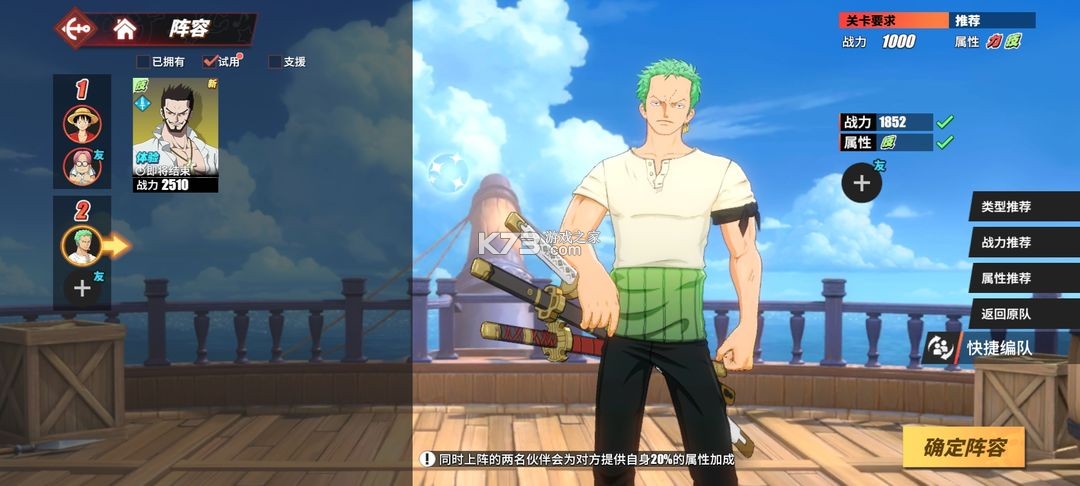The image size is (1080, 486).
Task: Toggle the 已拥有 owned filter checkbox
Action: point(143,62)
